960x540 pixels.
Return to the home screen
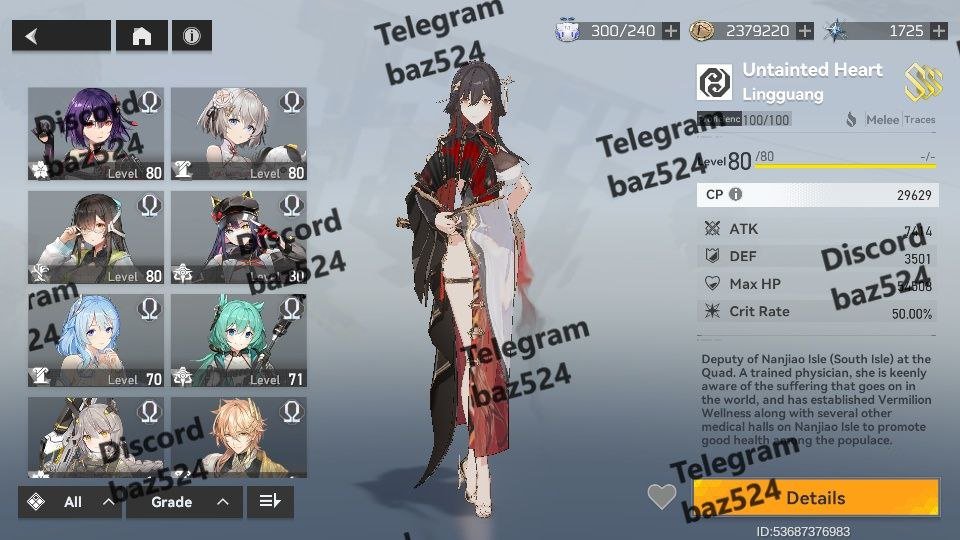[142, 36]
